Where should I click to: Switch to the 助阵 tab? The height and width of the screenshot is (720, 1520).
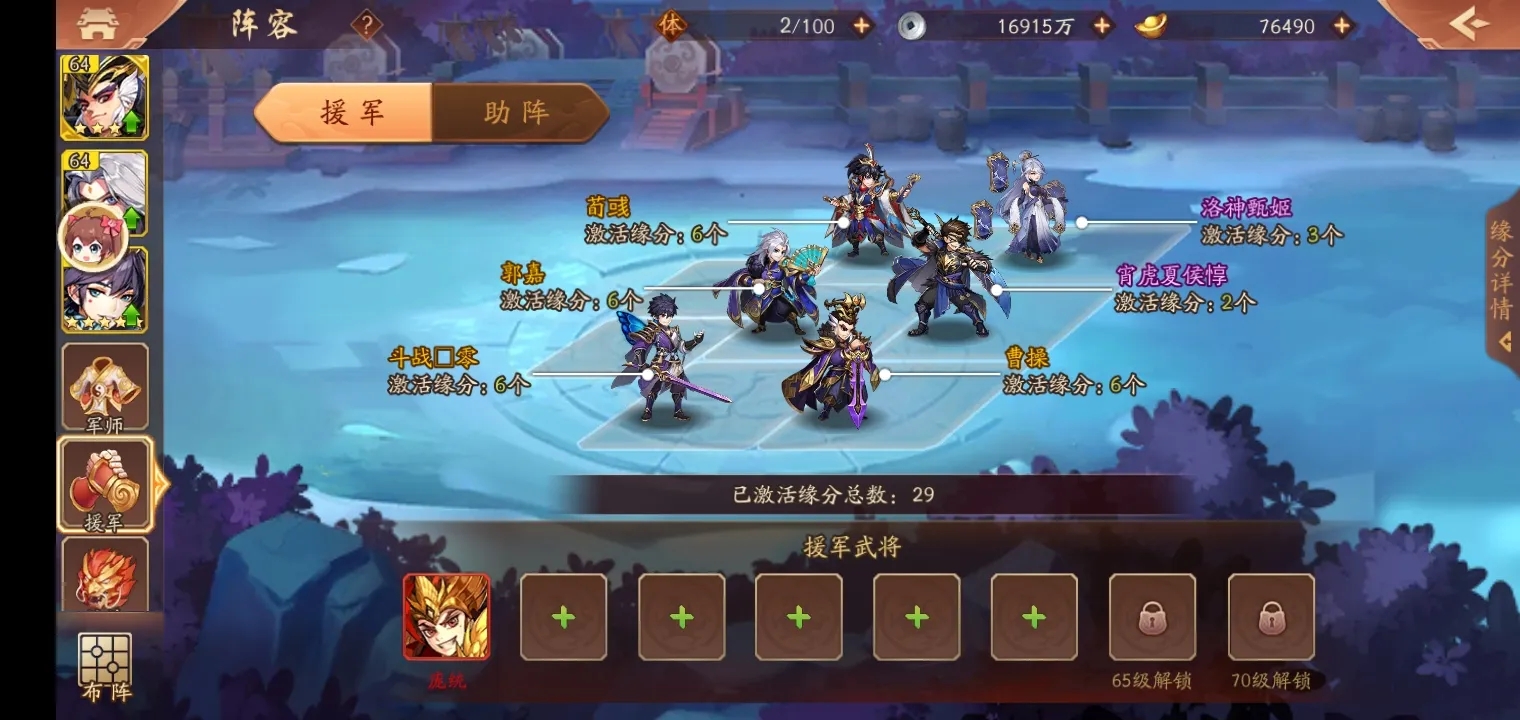click(x=516, y=113)
